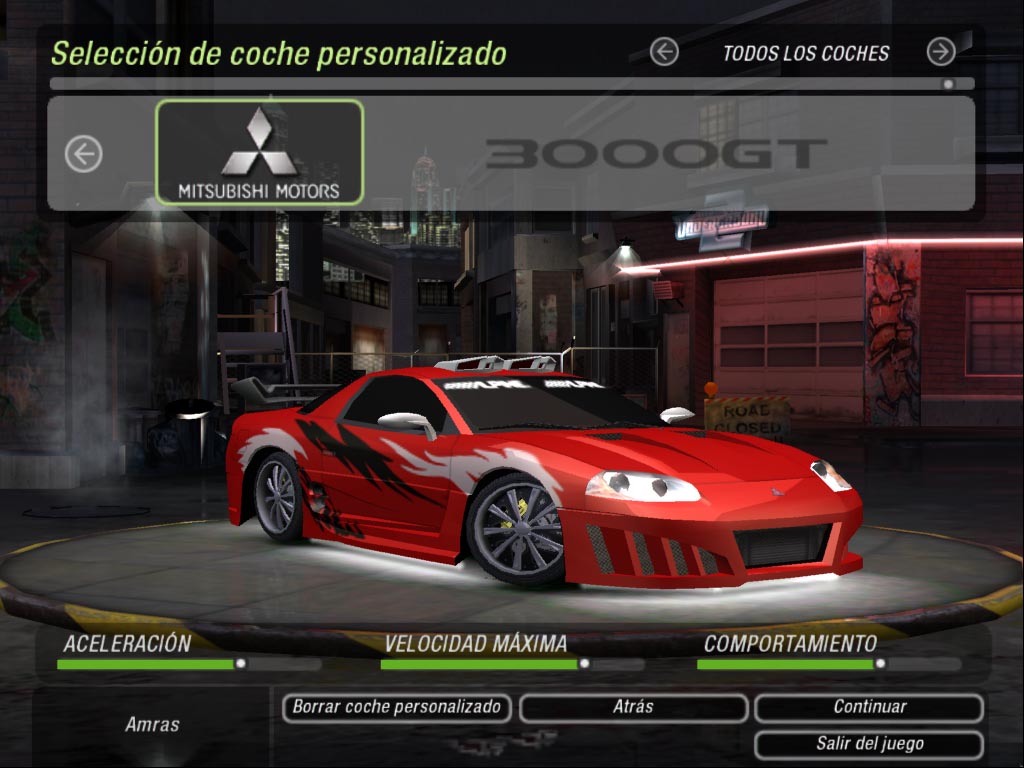Viewport: 1024px width, 768px height.
Task: Select the Mitsubishi Motors car tile
Action: pyautogui.click(x=259, y=152)
